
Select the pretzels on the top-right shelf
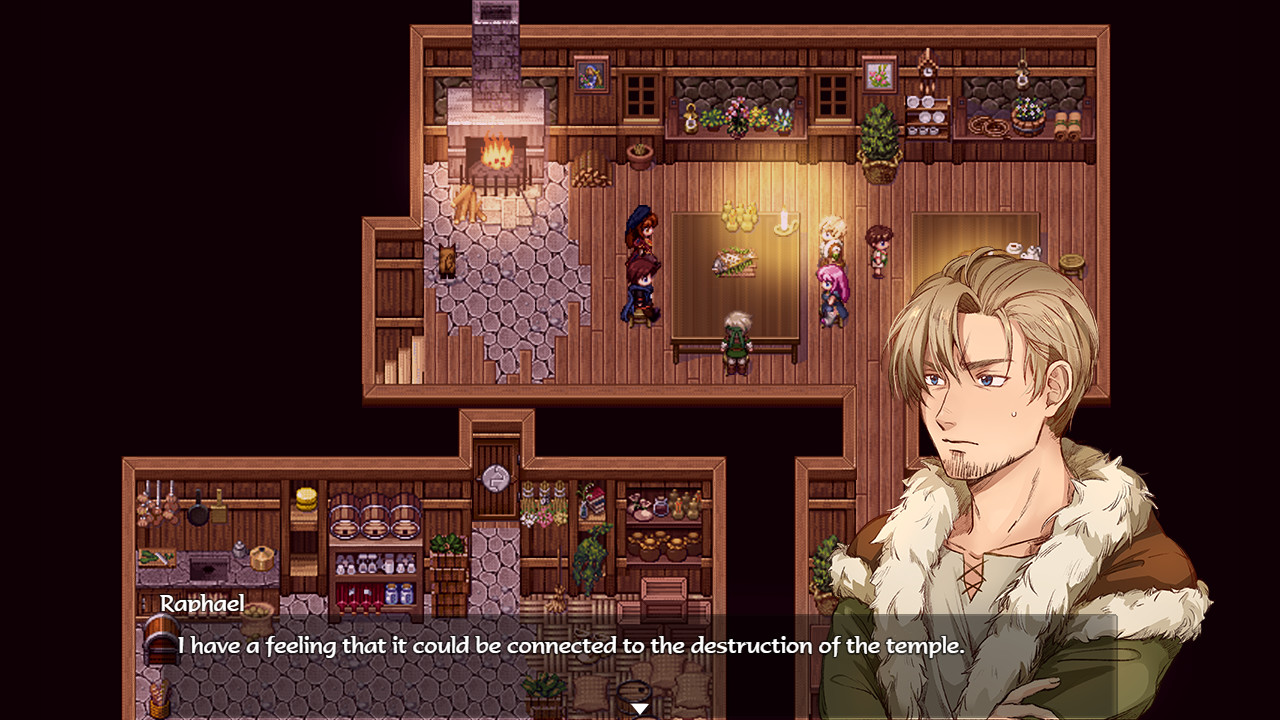987,126
